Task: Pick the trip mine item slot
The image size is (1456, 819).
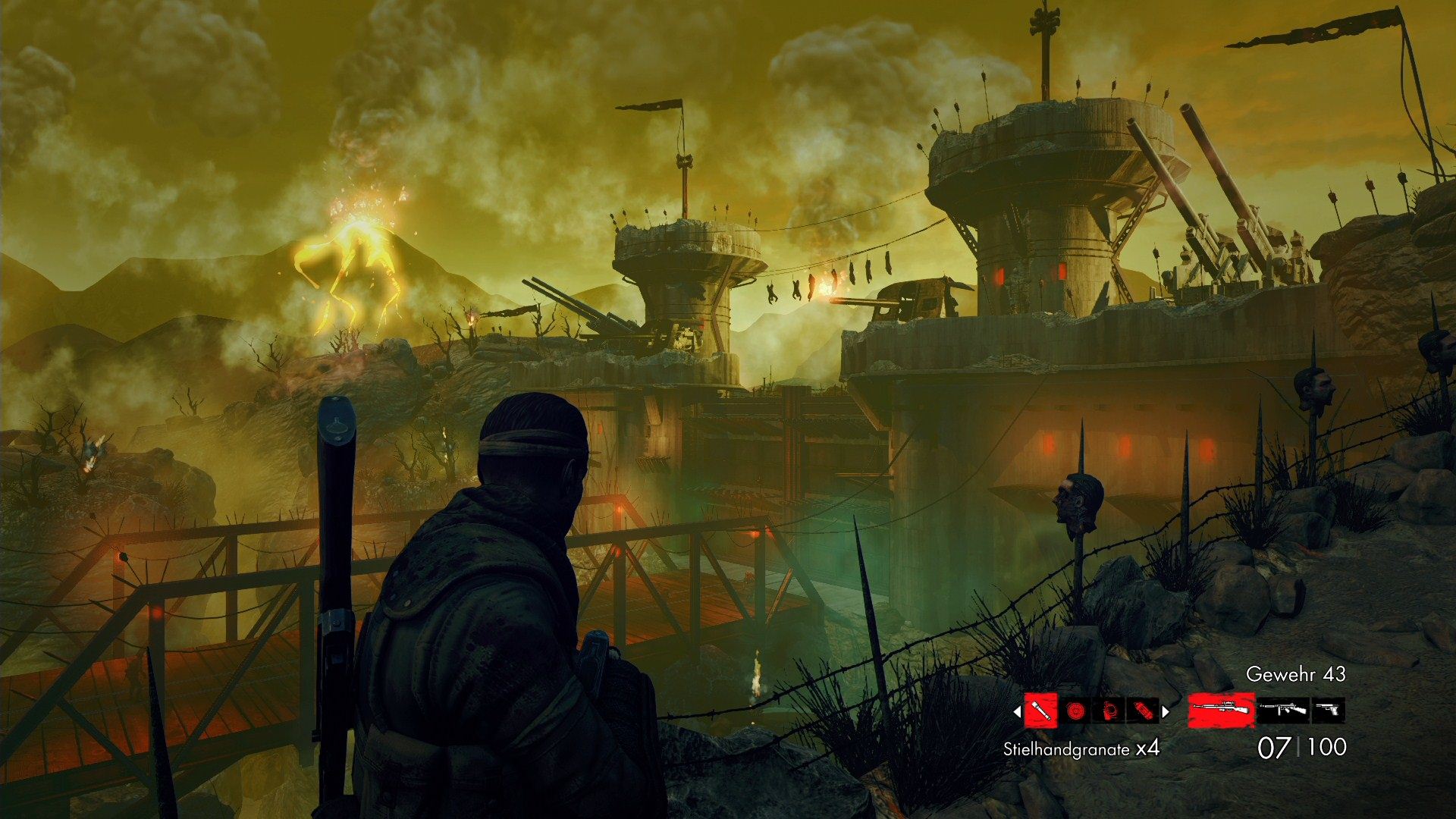Action: (1109, 711)
